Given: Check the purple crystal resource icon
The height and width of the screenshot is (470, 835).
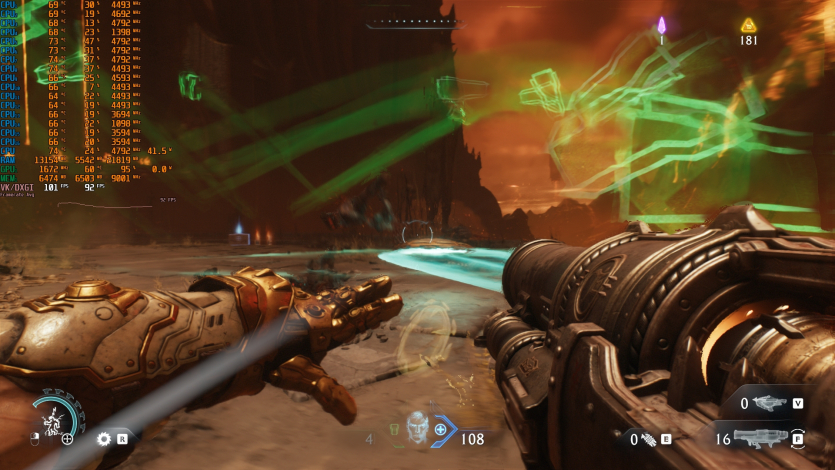Looking at the screenshot, I should click(661, 25).
